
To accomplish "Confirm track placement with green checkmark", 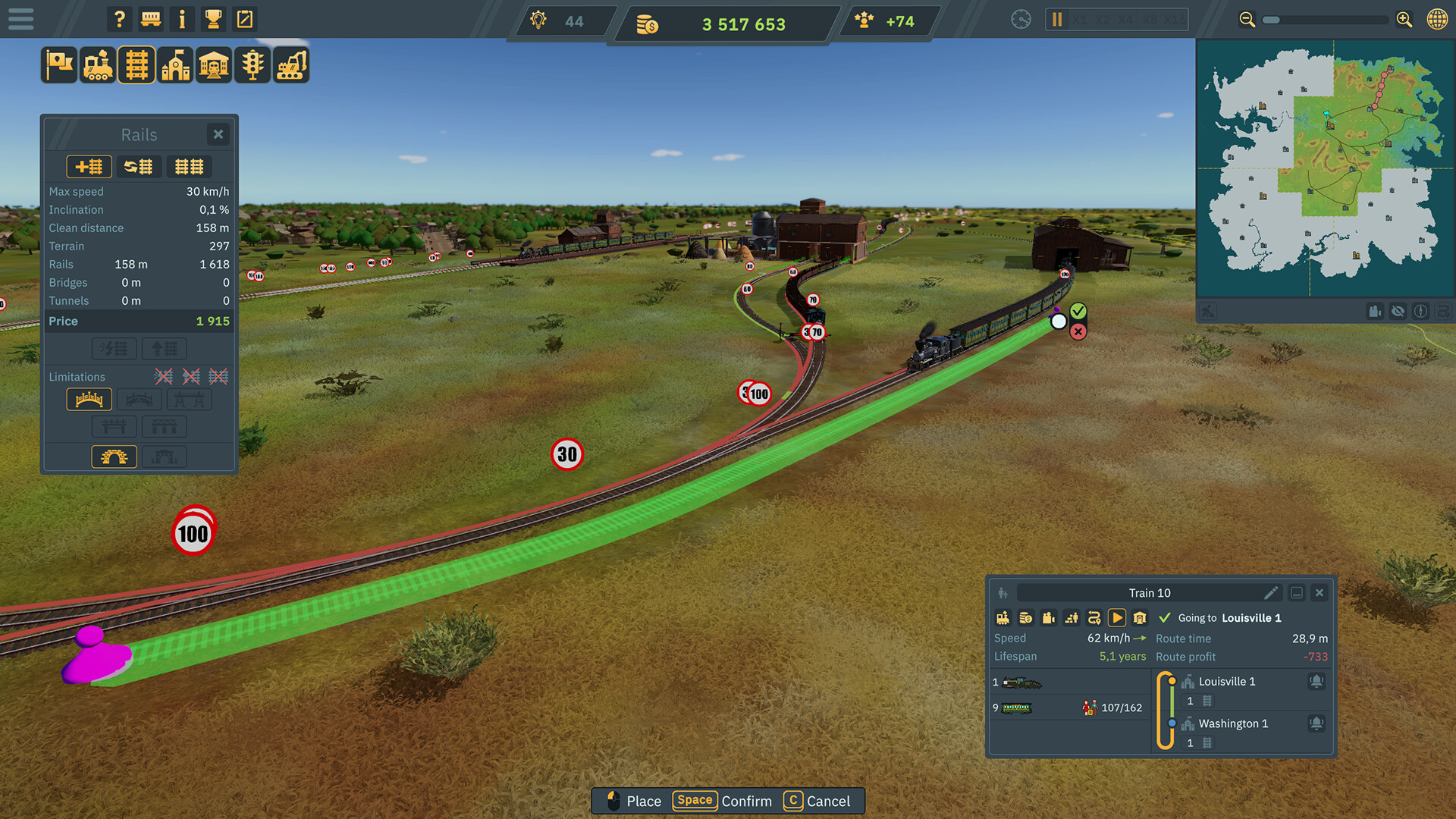I will (1078, 310).
